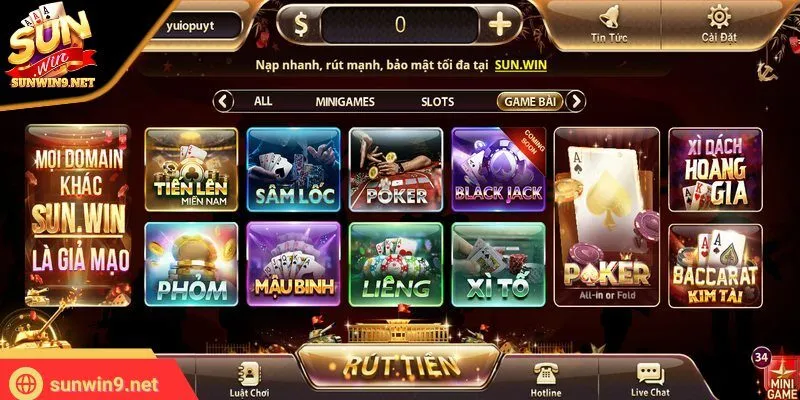Screen dimensions: 800x400
Task: Open the Xì Tố game tile
Action: click(498, 264)
